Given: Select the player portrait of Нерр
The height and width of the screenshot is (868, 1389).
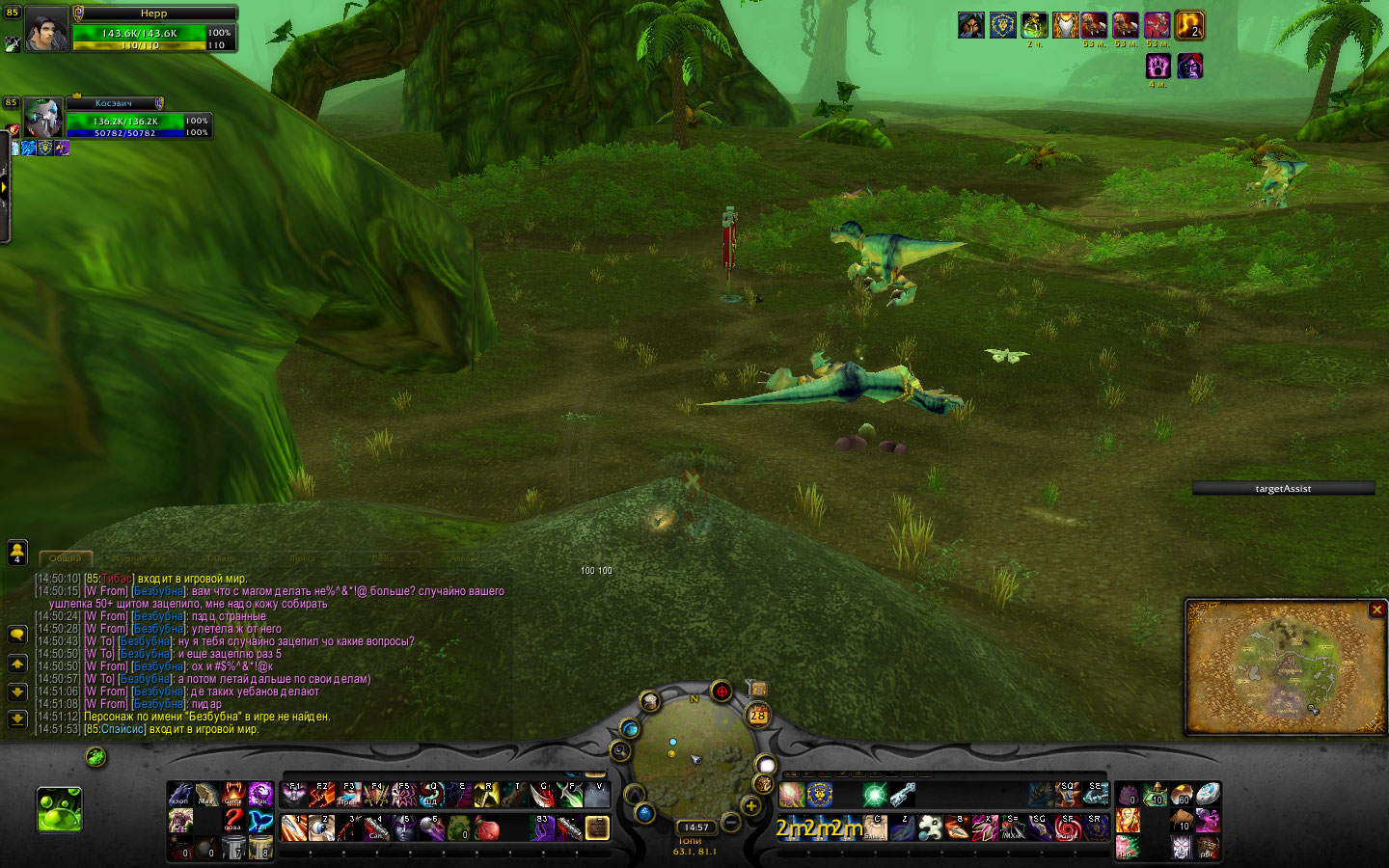Looking at the screenshot, I should (x=45, y=29).
